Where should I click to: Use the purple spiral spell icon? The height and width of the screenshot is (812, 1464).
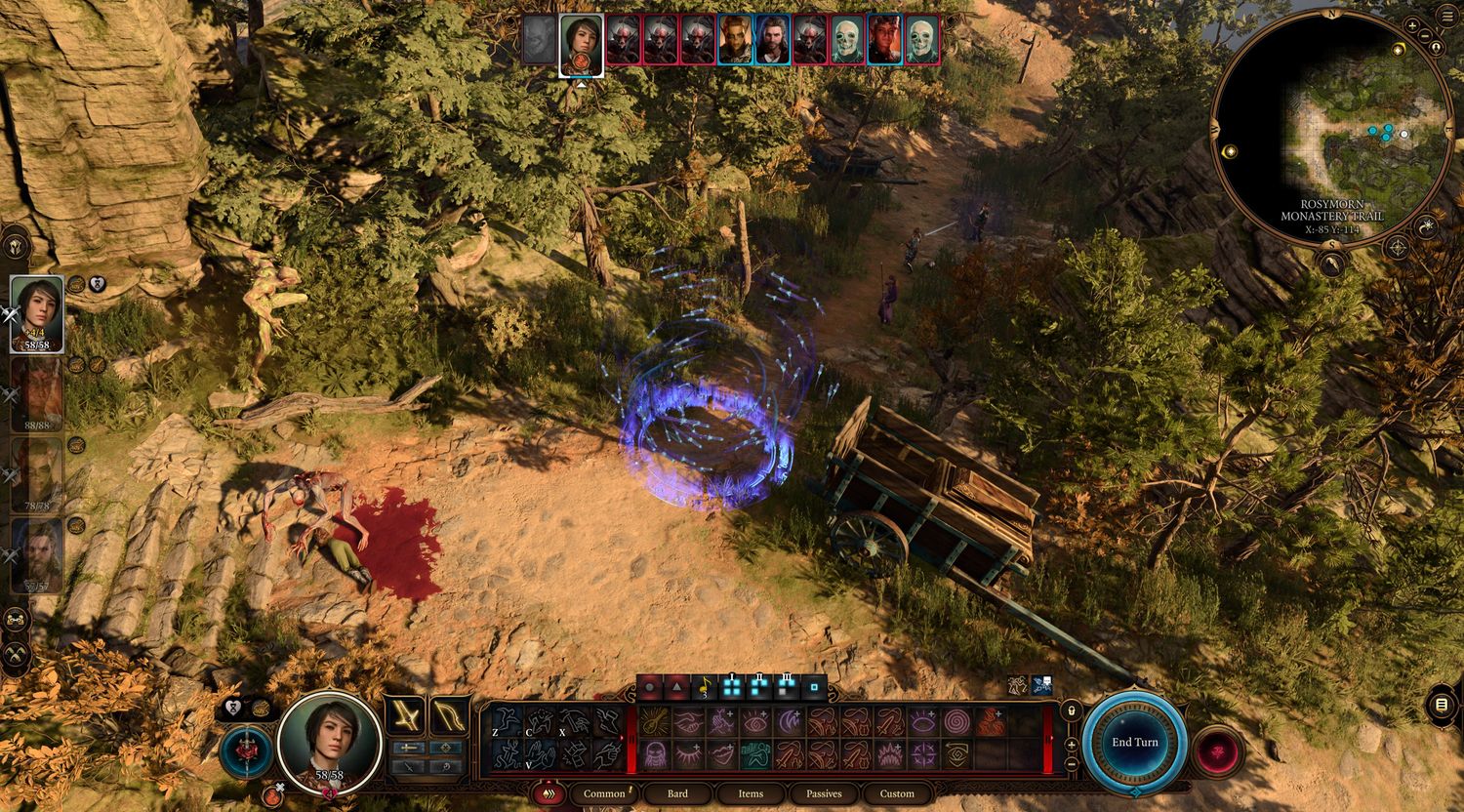956,721
